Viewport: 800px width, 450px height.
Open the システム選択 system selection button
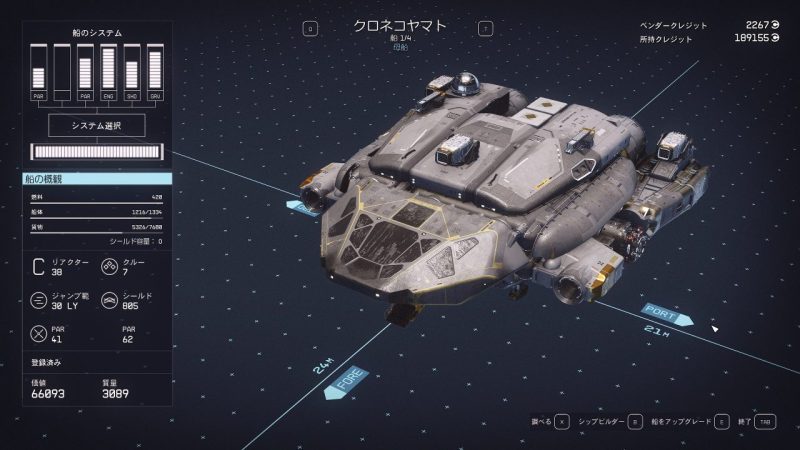[97, 125]
